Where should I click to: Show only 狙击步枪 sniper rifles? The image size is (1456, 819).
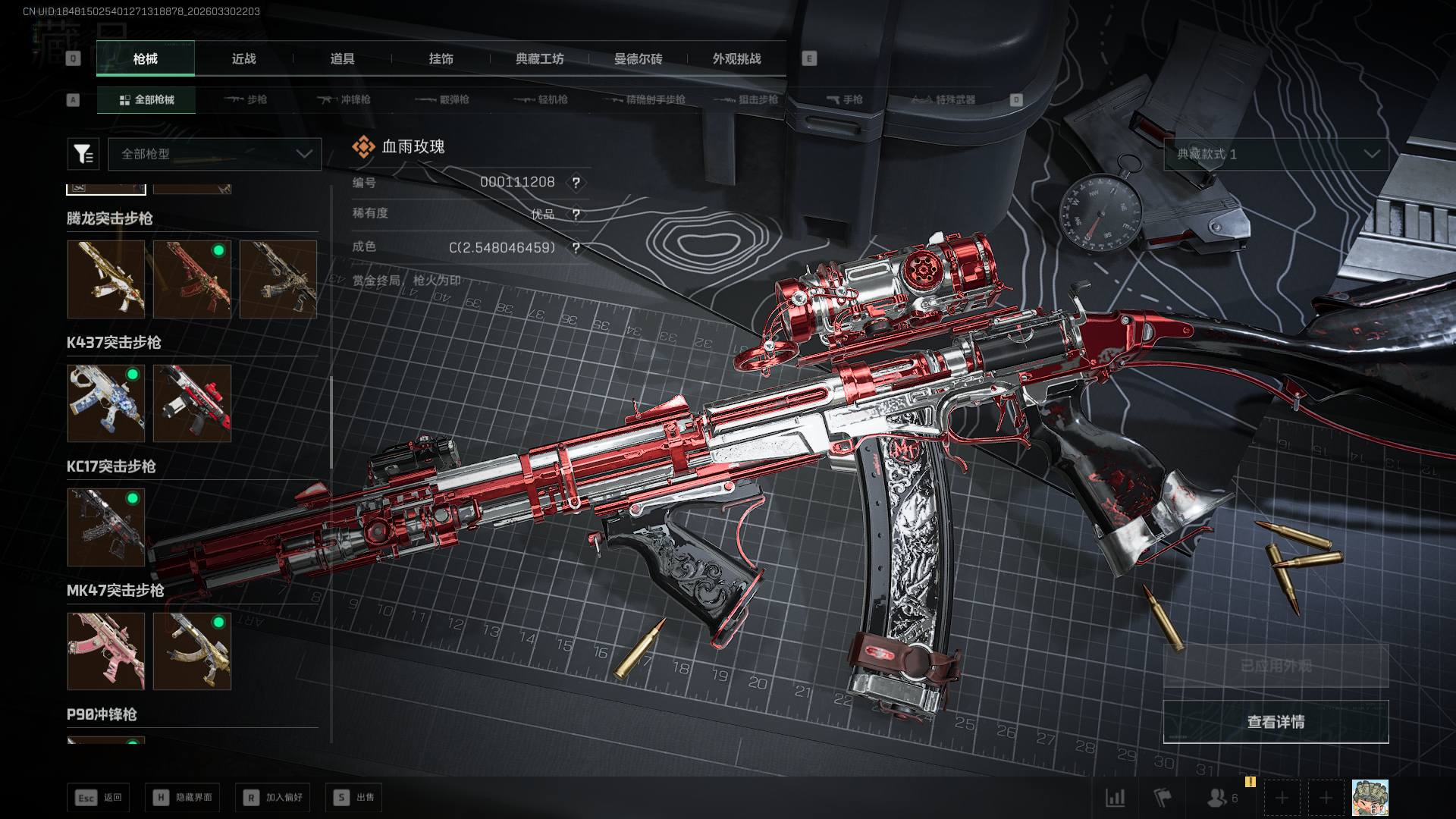click(x=748, y=99)
